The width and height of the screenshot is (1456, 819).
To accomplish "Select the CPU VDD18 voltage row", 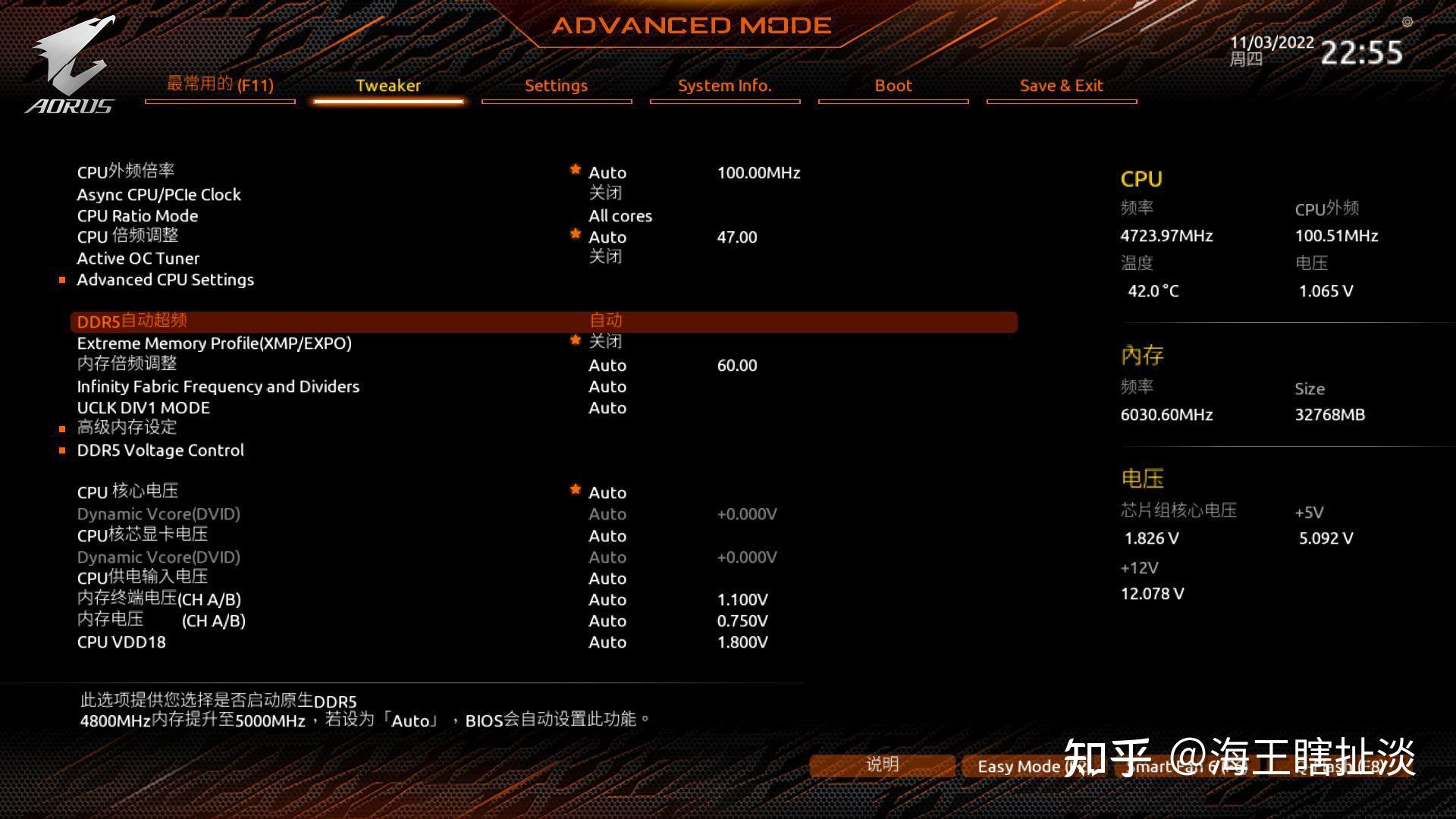I will coord(121,642).
